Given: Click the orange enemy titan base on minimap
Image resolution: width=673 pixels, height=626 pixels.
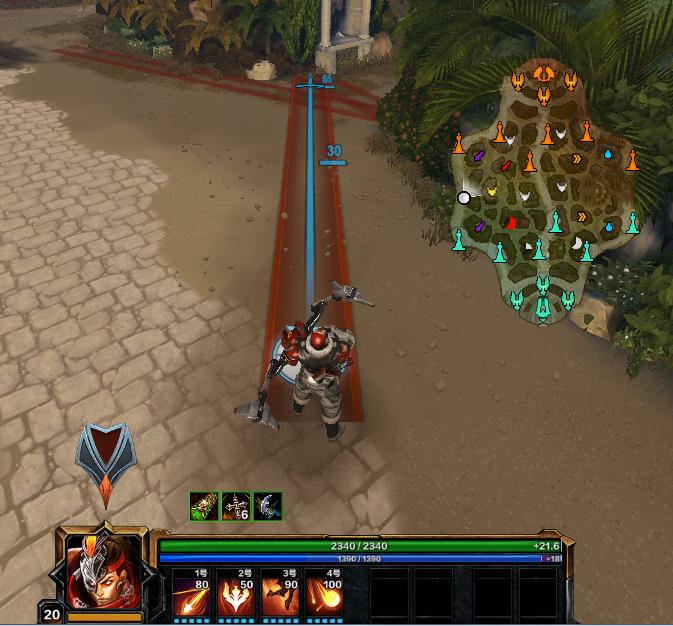Looking at the screenshot, I should pyautogui.click(x=543, y=73).
